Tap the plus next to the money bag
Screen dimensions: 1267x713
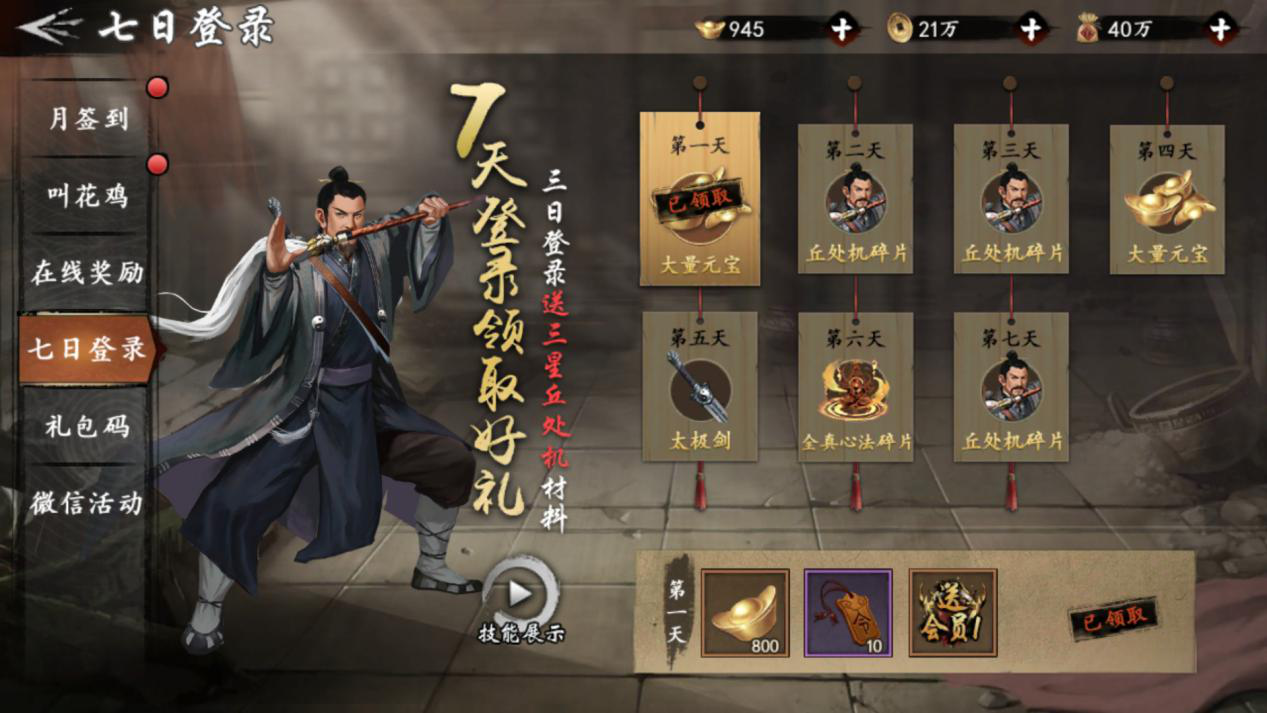pos(1220,30)
